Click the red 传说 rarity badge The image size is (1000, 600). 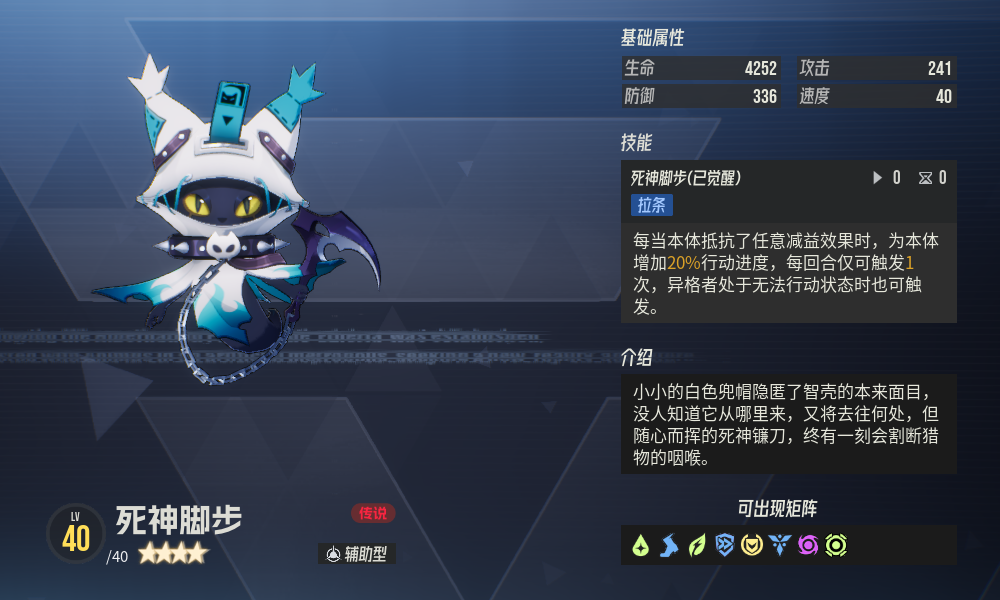373,513
